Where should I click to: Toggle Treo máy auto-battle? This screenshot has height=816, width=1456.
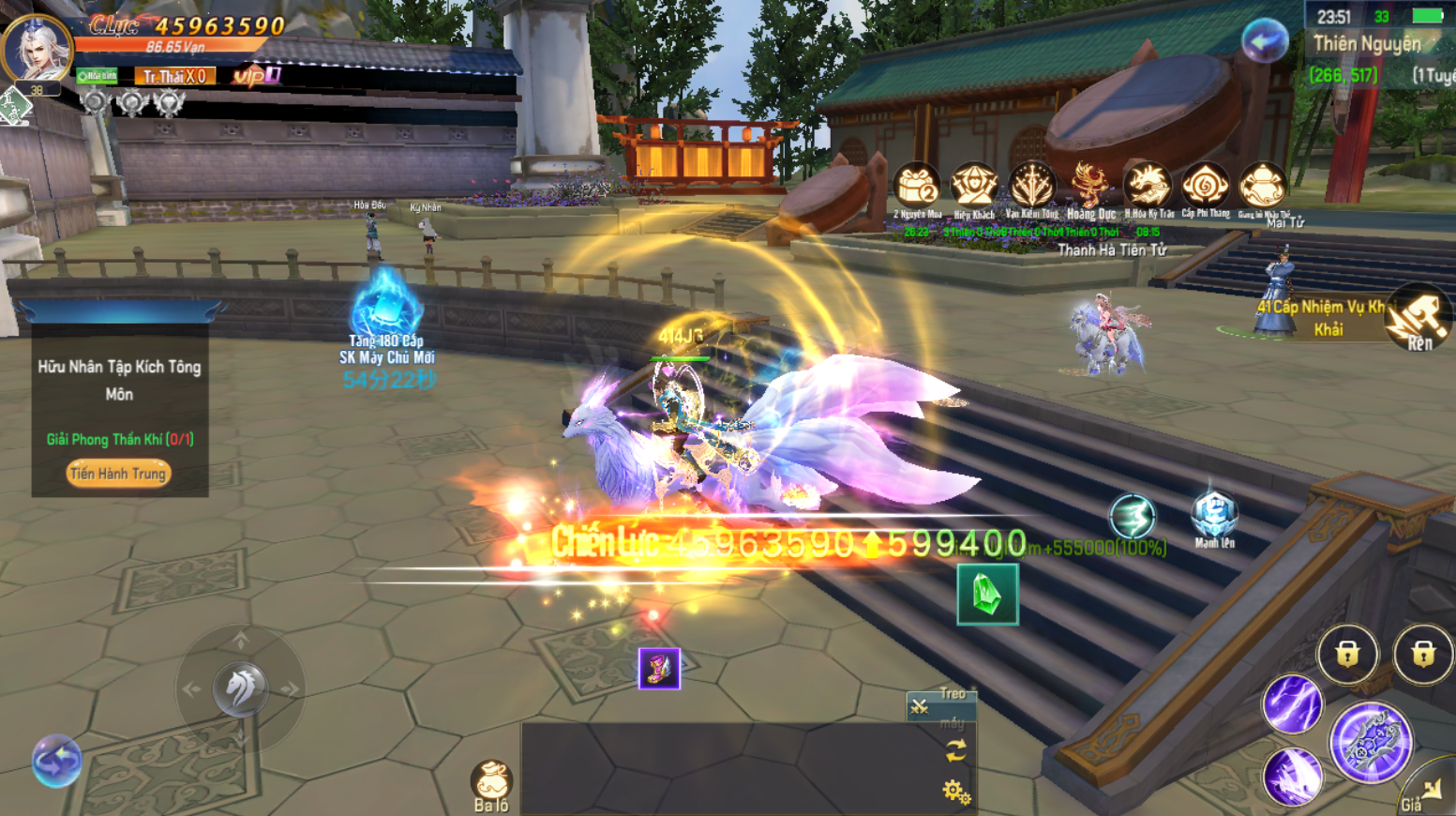click(x=940, y=705)
